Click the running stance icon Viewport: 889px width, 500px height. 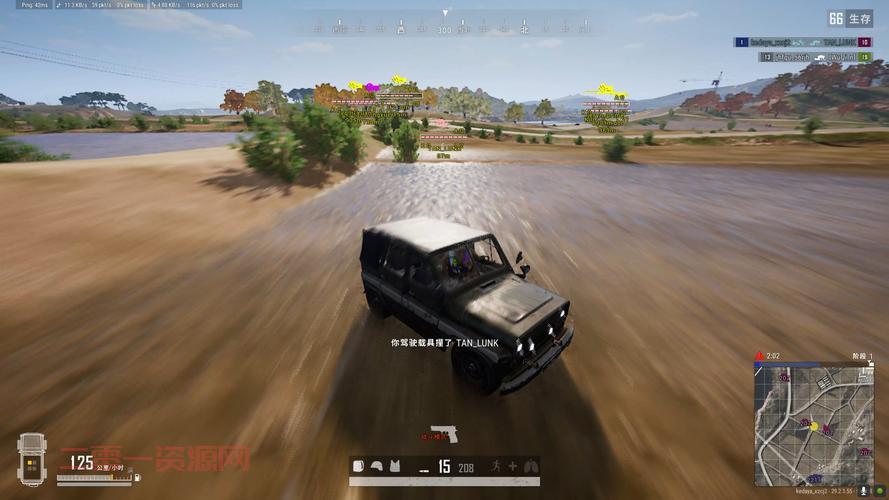tap(495, 466)
